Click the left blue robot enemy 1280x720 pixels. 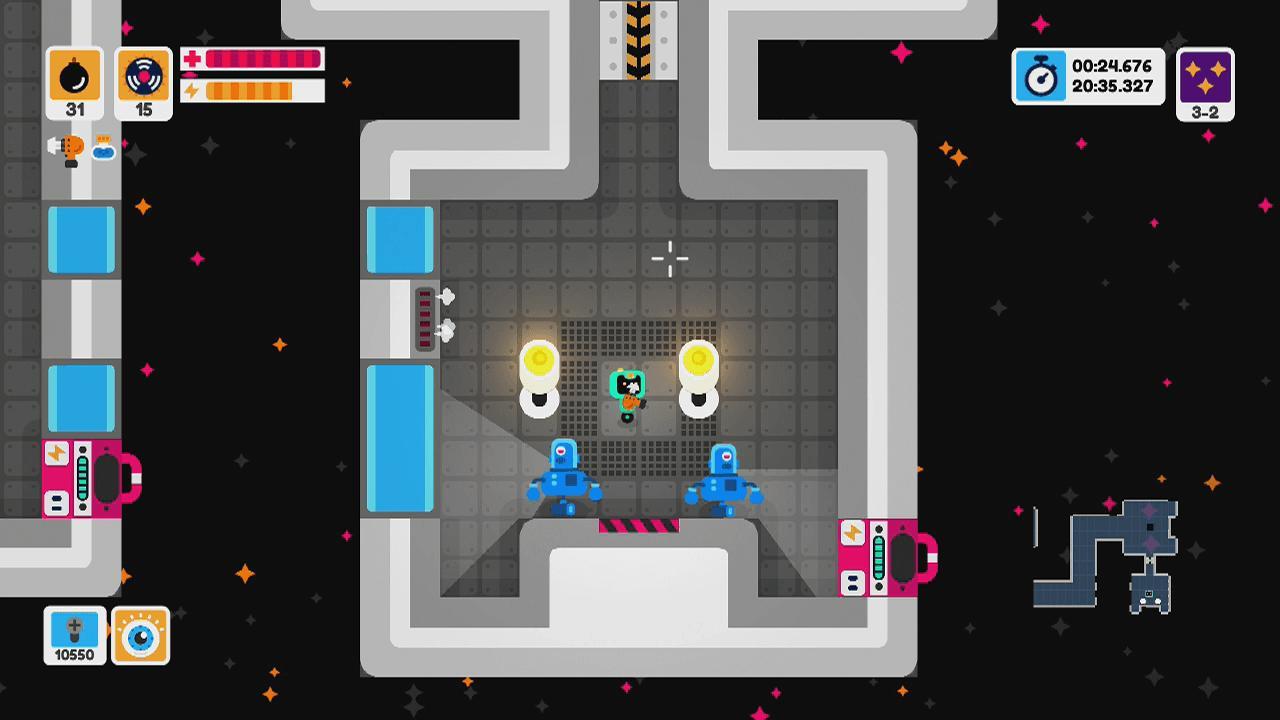(x=563, y=480)
